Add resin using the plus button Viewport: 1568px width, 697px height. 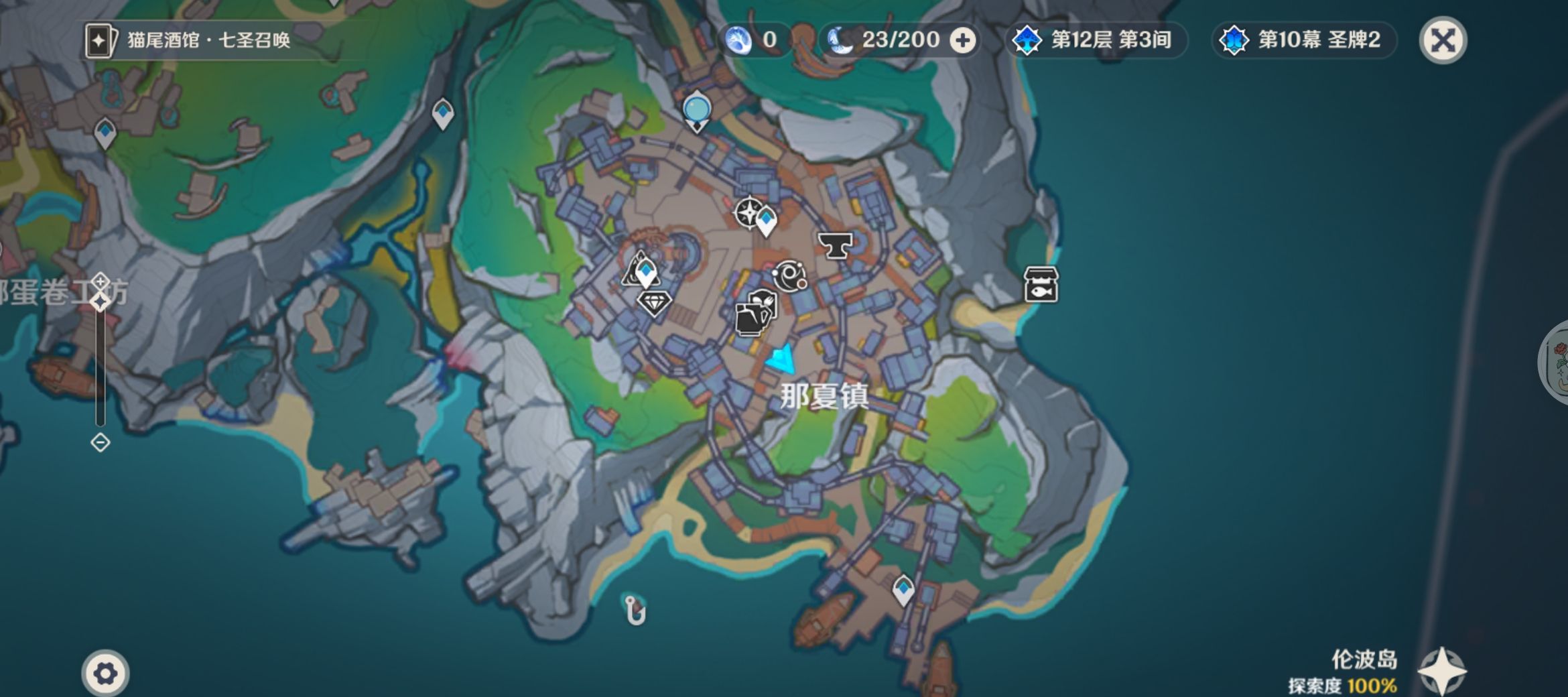963,41
